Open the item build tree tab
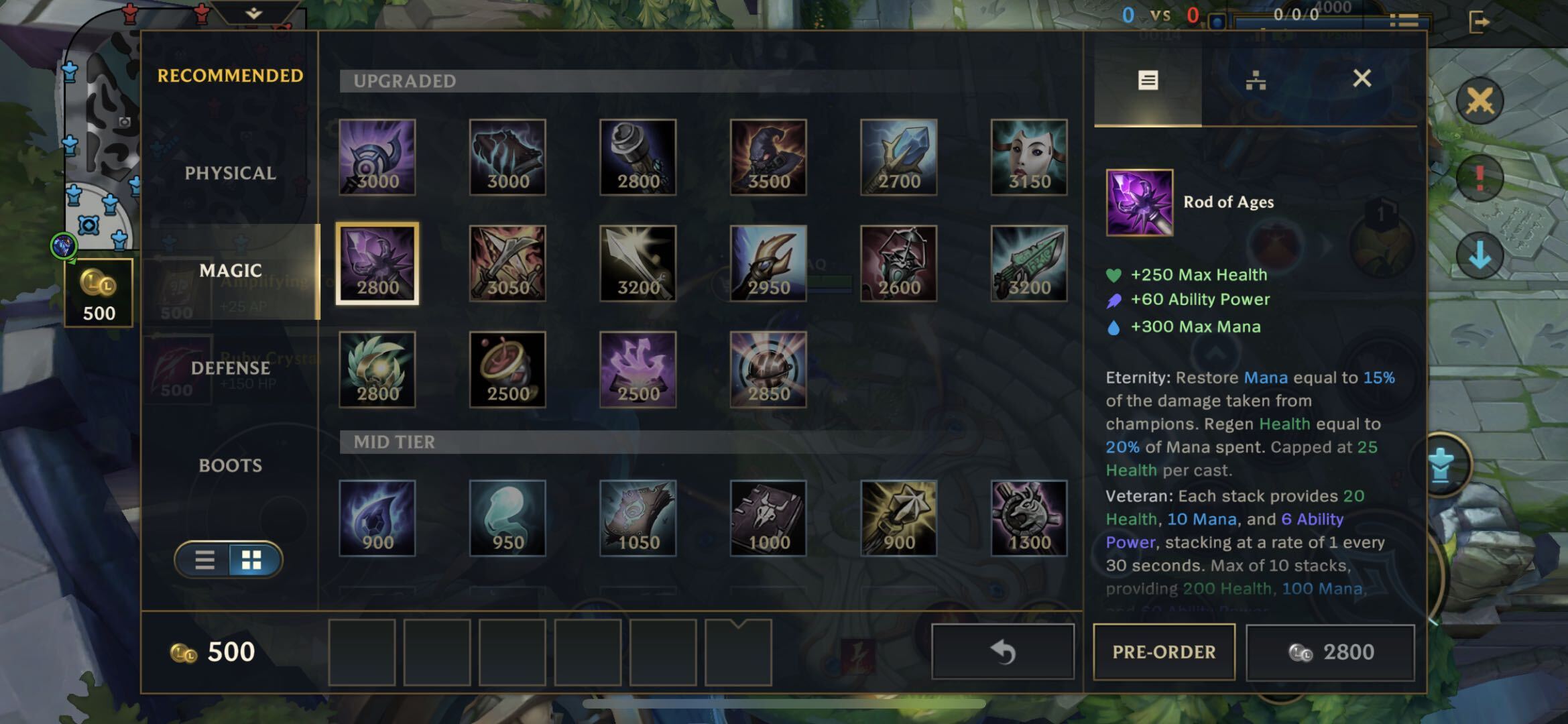 point(1255,81)
